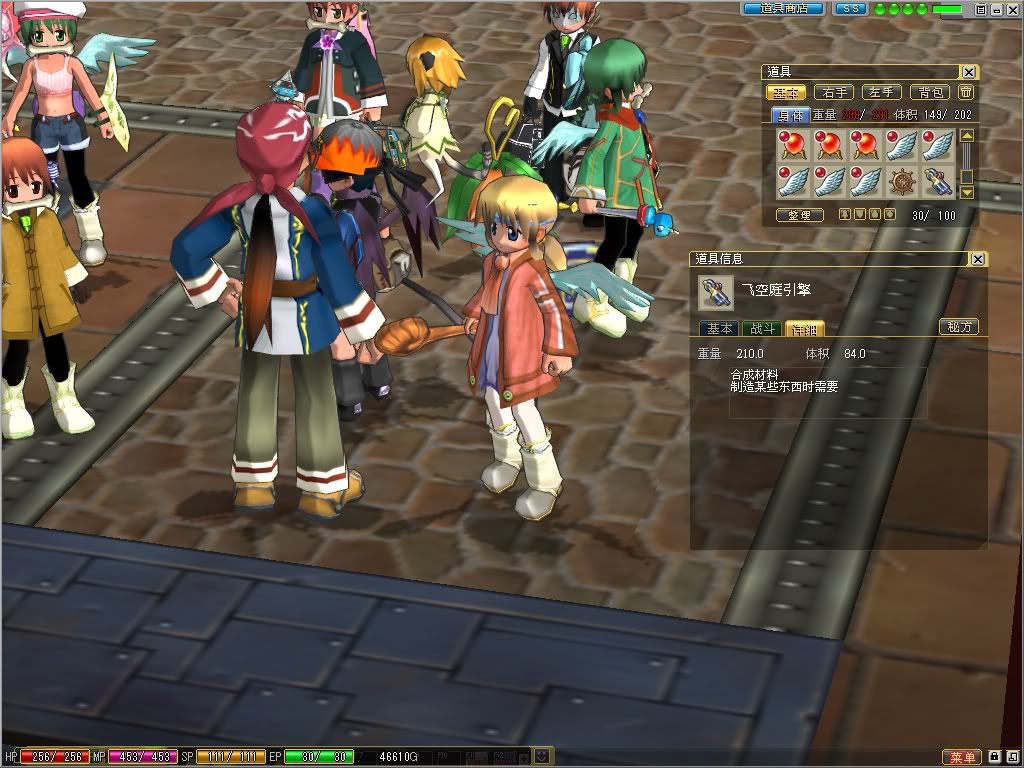Close the game window with X

click(x=1012, y=8)
